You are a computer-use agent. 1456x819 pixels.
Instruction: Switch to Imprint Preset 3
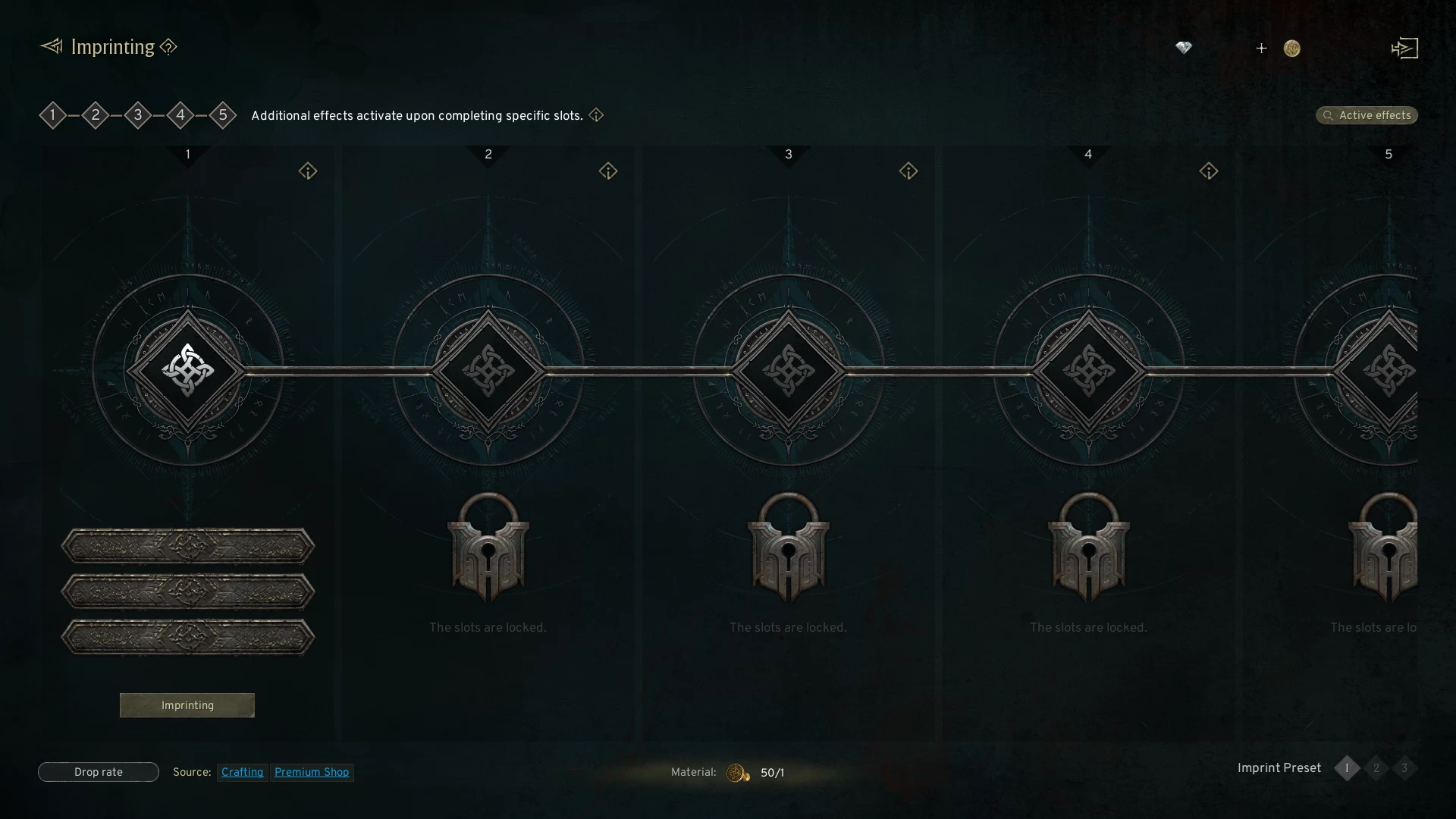1404,768
